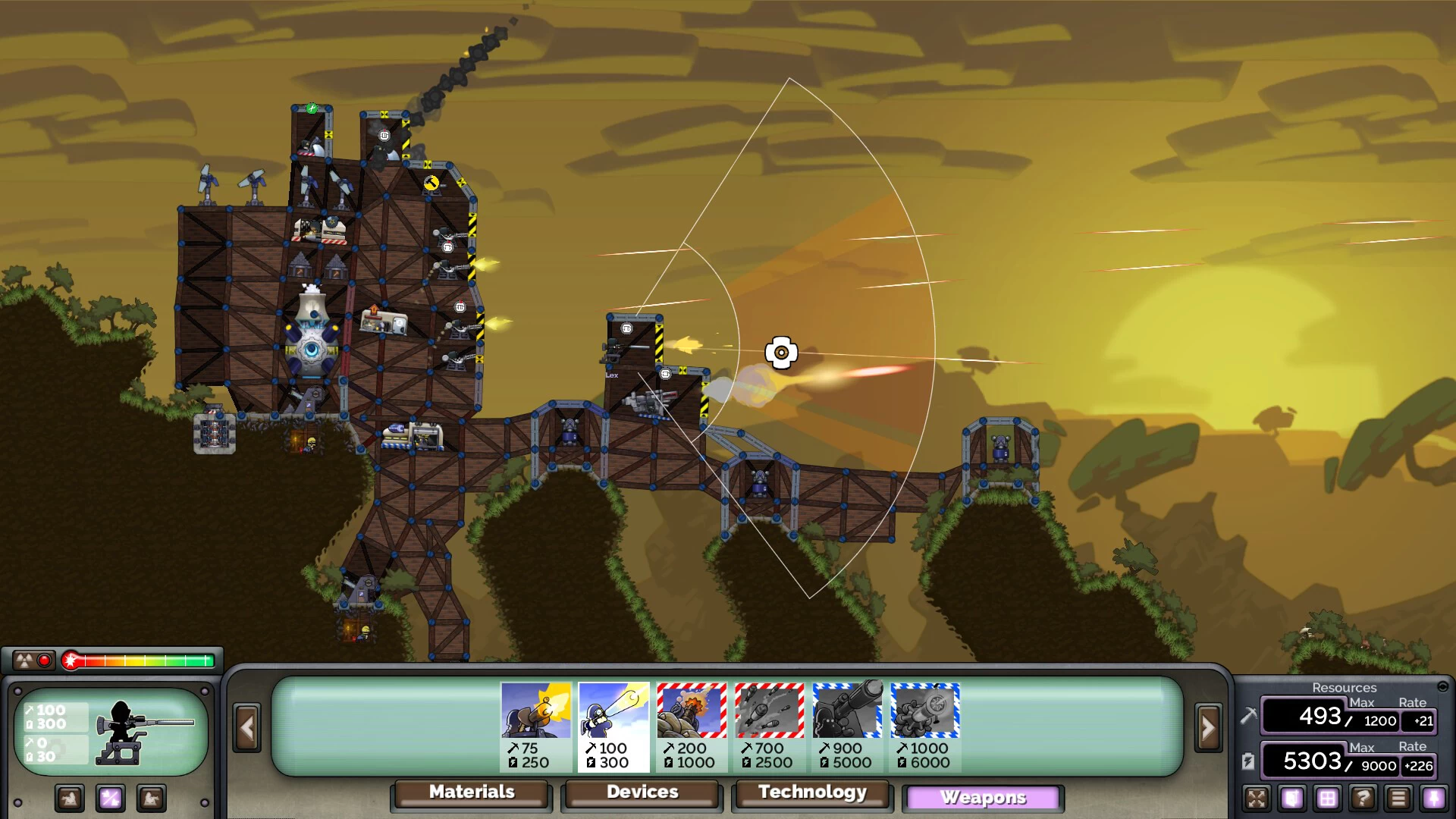This screenshot has width=1456, height=819.
Task: Click the question mark help button
Action: (x=1363, y=798)
